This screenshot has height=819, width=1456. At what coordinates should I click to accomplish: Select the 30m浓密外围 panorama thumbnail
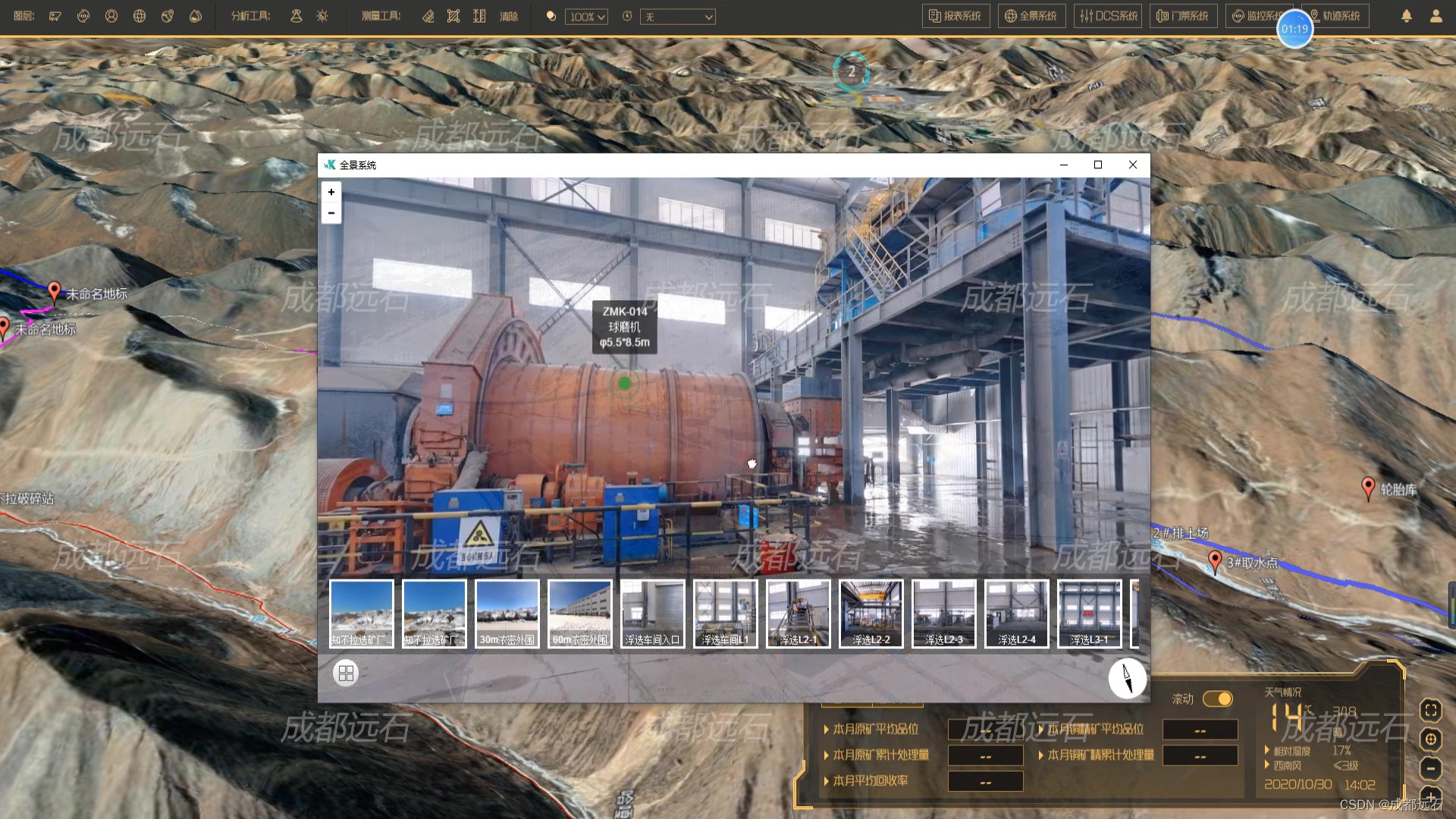[507, 613]
